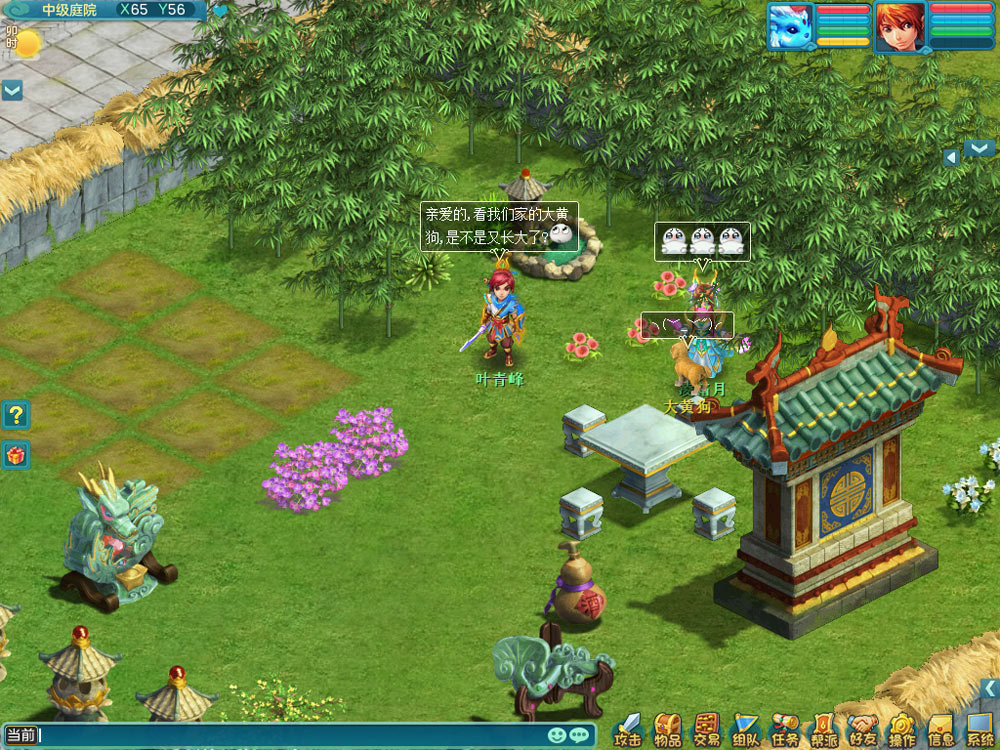1000x750 pixels.
Task: Open the 信息 (Messages) envelope button
Action: click(941, 730)
